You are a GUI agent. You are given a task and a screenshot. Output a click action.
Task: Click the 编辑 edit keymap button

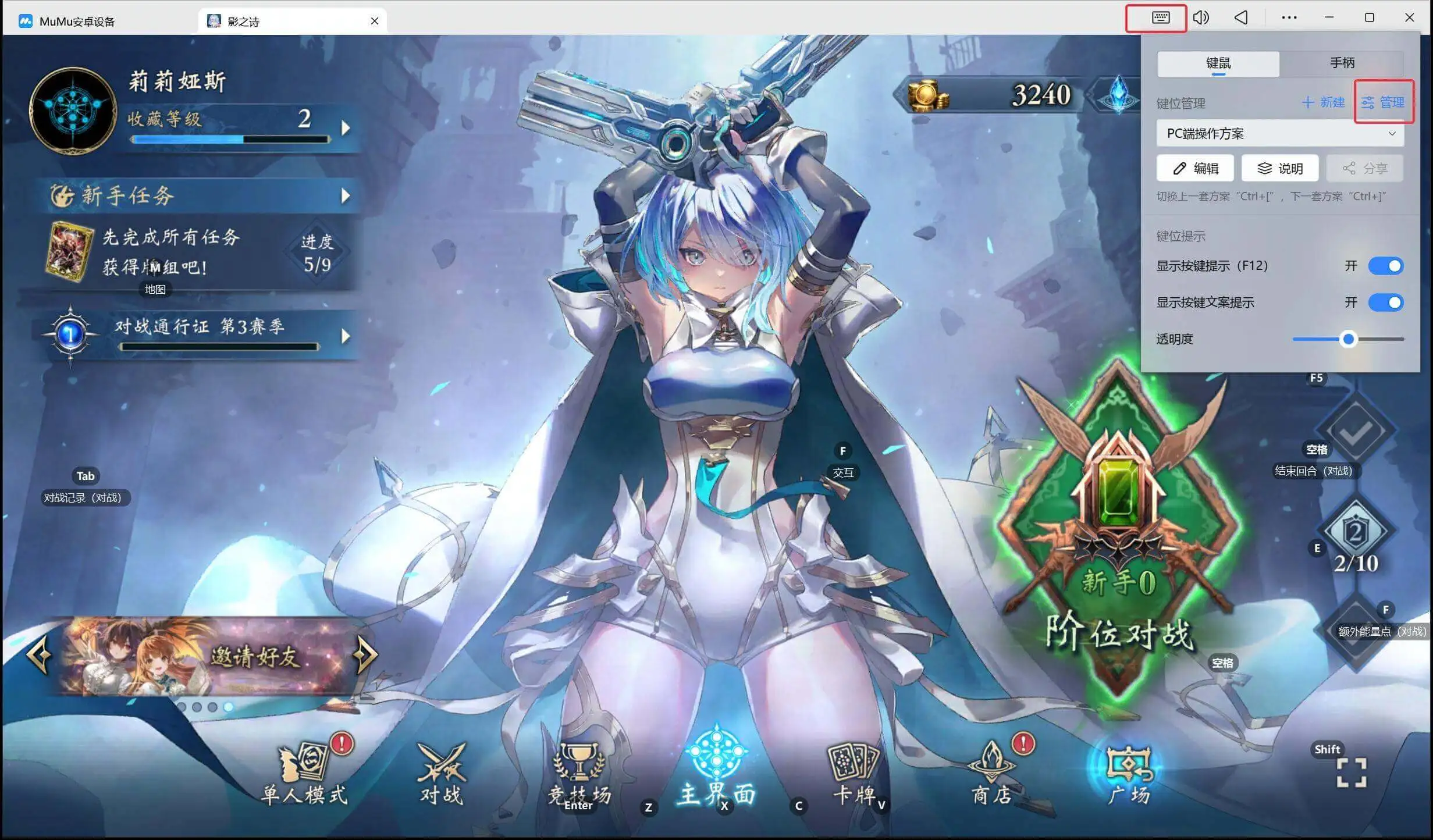tap(1195, 169)
